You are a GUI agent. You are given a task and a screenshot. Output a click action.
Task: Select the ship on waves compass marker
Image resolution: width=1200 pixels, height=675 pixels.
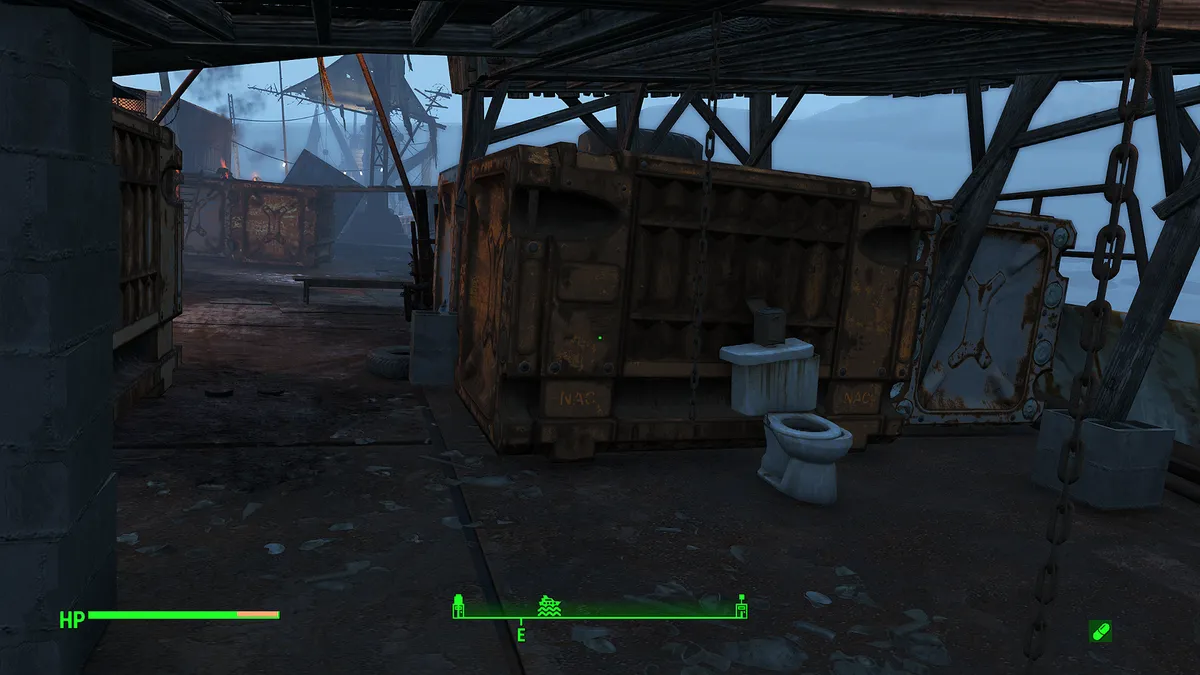coord(548,606)
